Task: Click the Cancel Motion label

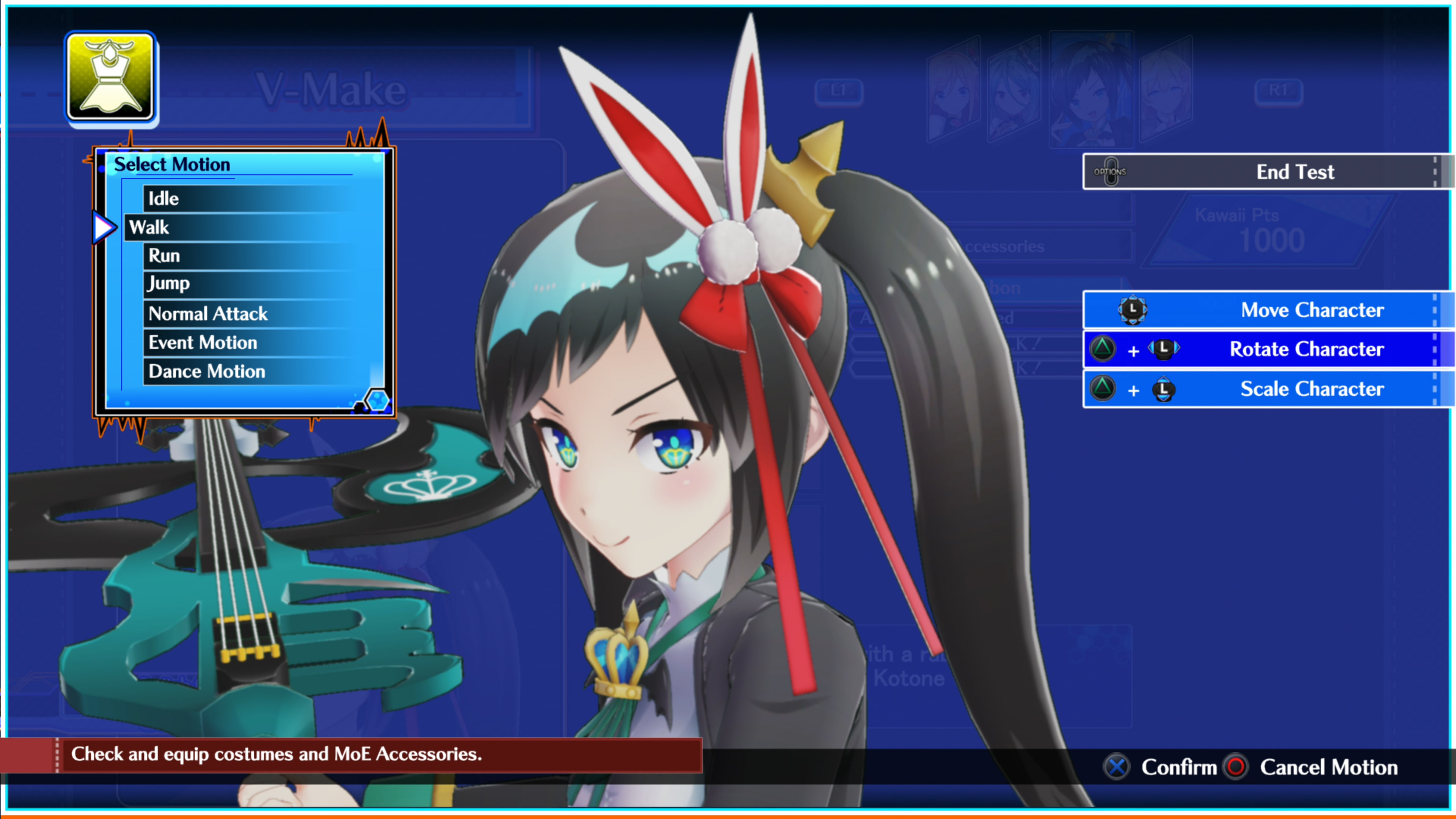Action: (x=1329, y=767)
